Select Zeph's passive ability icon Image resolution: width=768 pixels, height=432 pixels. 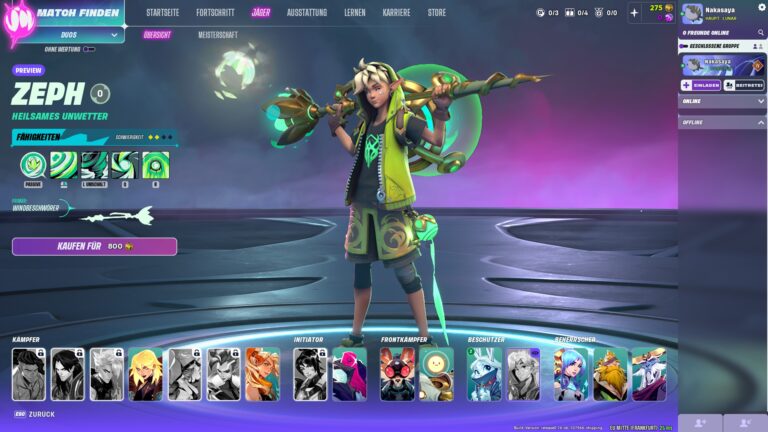tap(33, 165)
